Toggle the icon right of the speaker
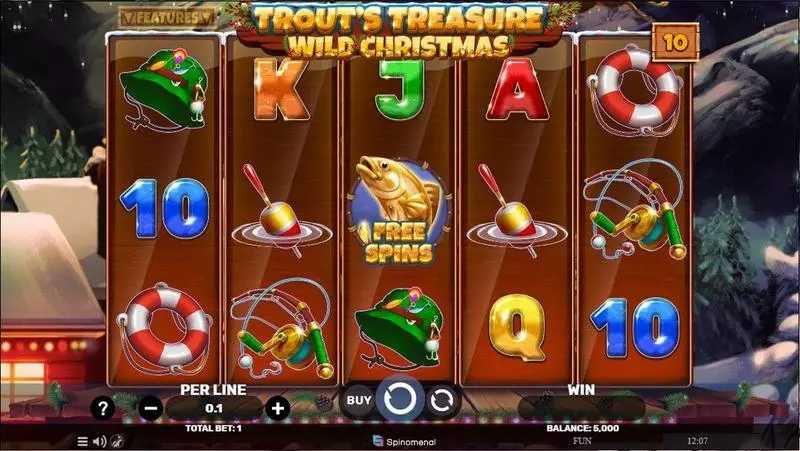Screen dimensions: 800x451 pyautogui.click(x=116, y=440)
